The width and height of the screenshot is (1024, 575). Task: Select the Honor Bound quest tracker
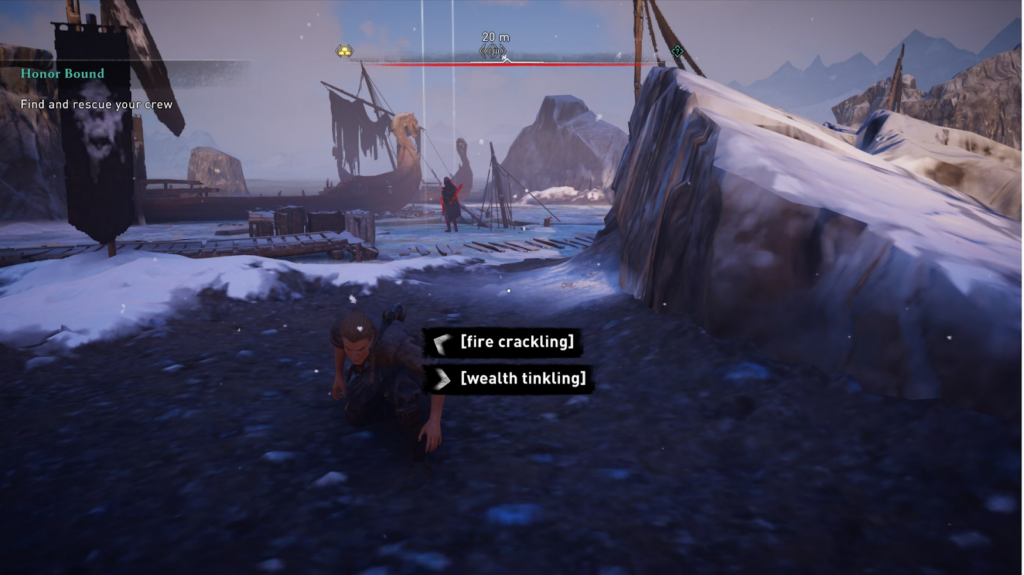[x=62, y=74]
